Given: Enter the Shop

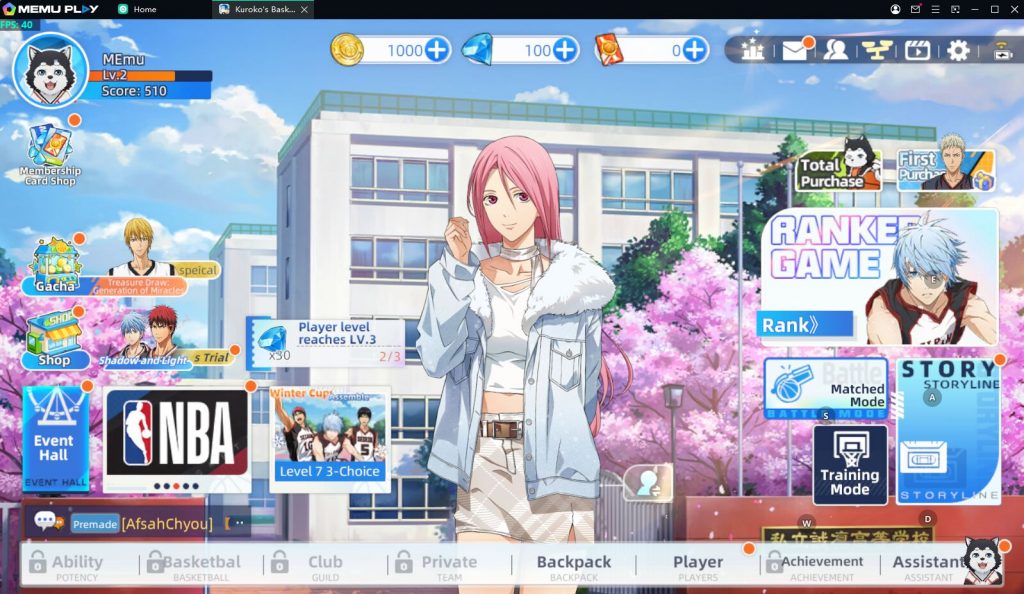Looking at the screenshot, I should 55,340.
